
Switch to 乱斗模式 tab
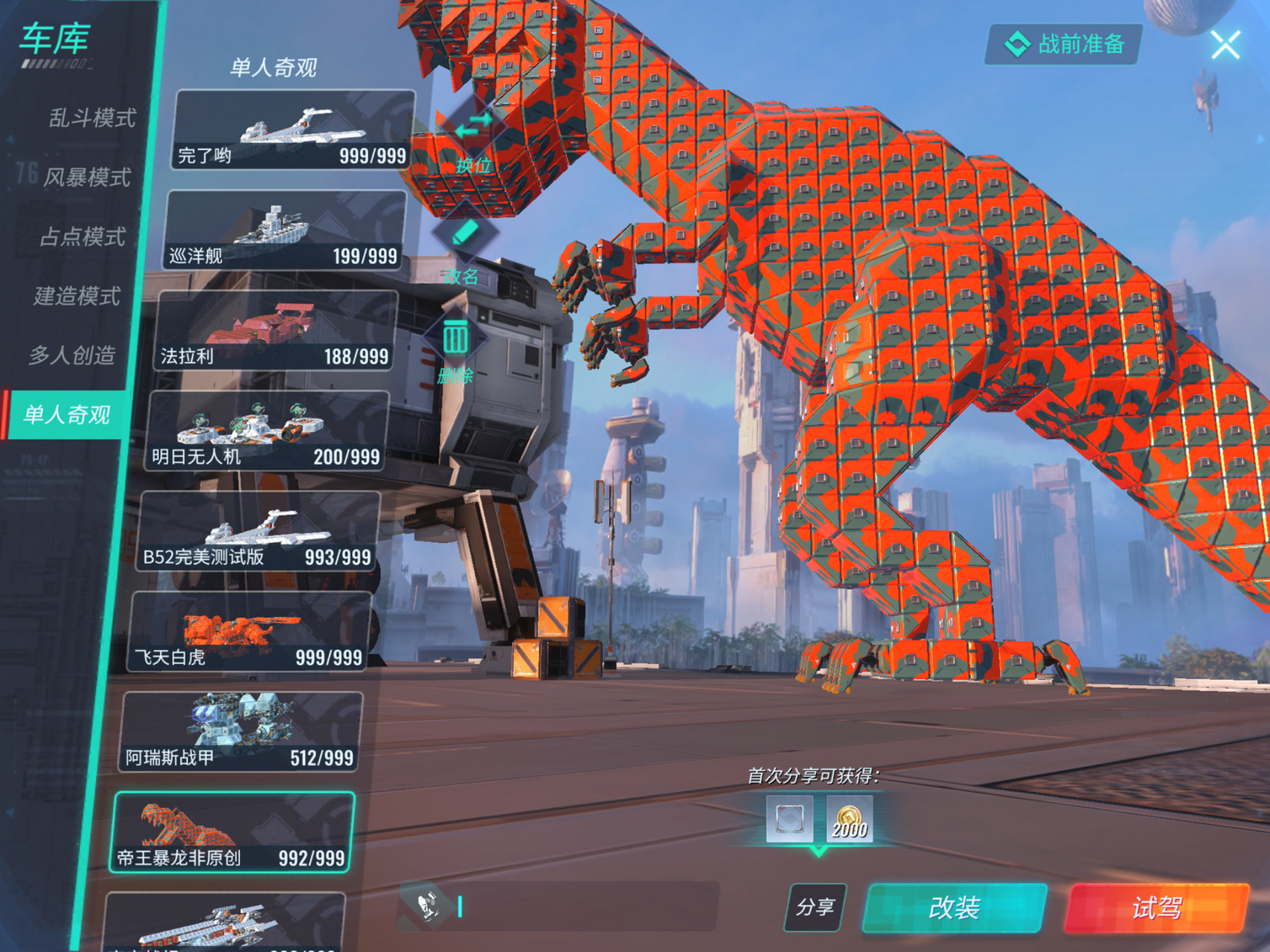[92, 118]
